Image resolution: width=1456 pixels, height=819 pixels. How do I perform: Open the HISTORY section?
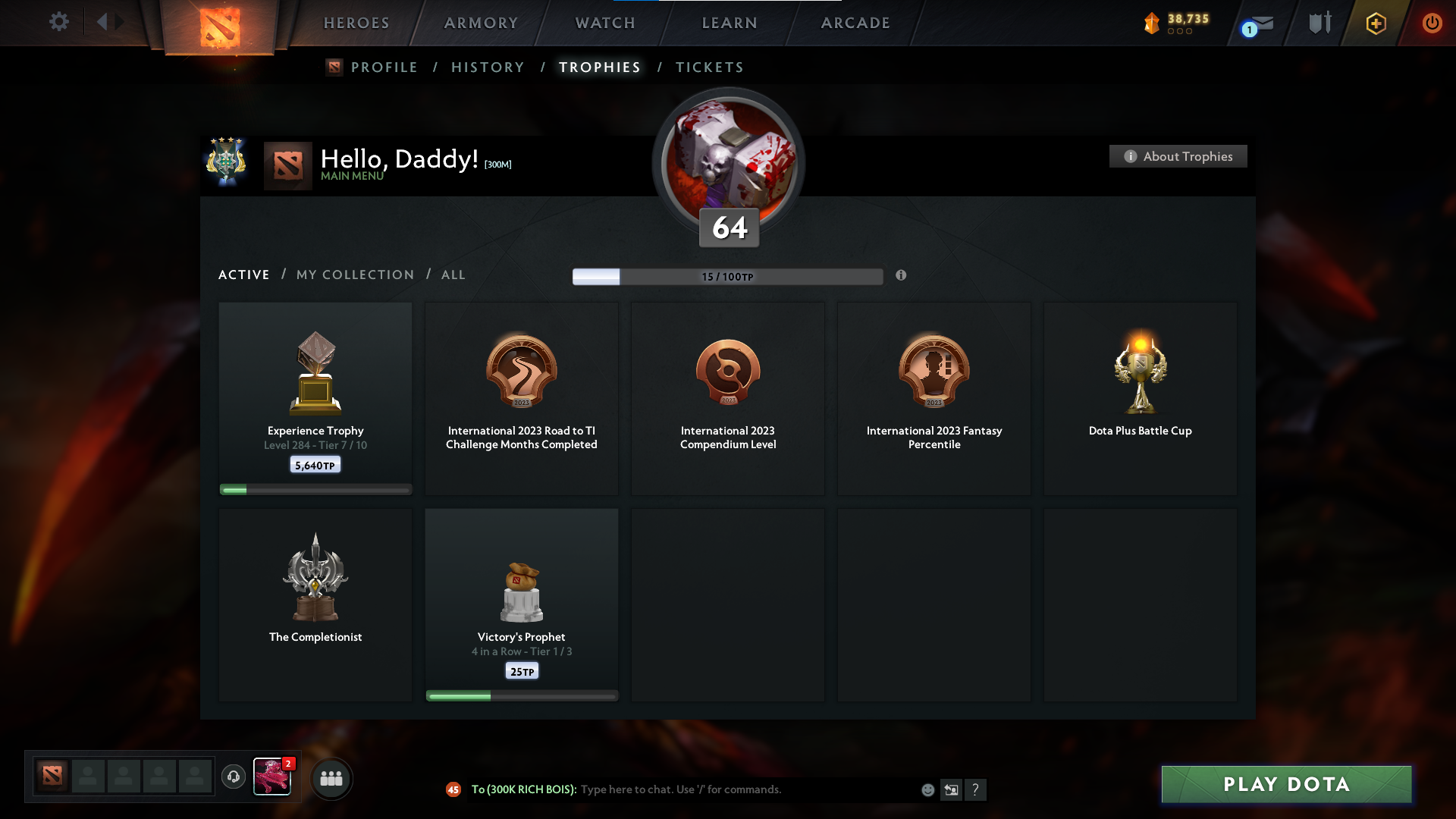coord(488,67)
